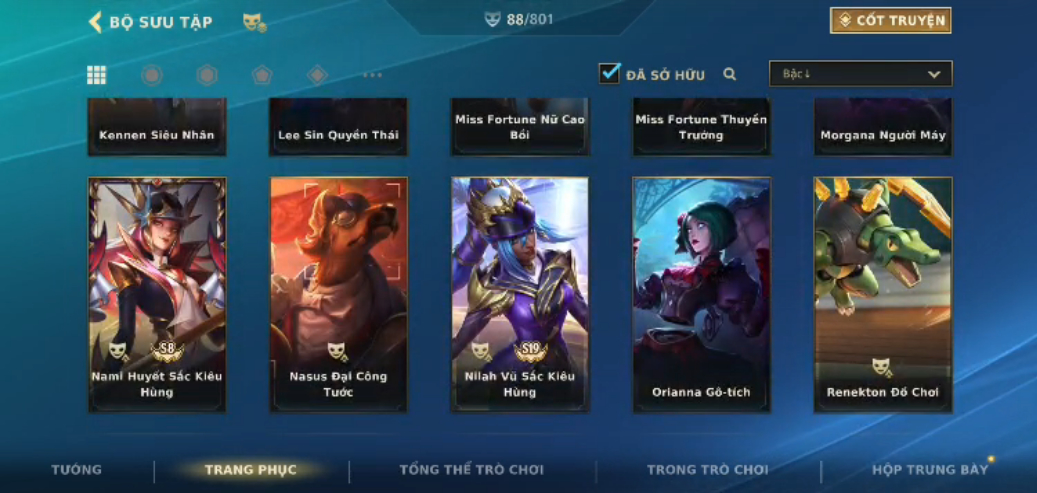The image size is (1037, 493).
Task: Open the Bậc sort dropdown
Action: tap(860, 74)
